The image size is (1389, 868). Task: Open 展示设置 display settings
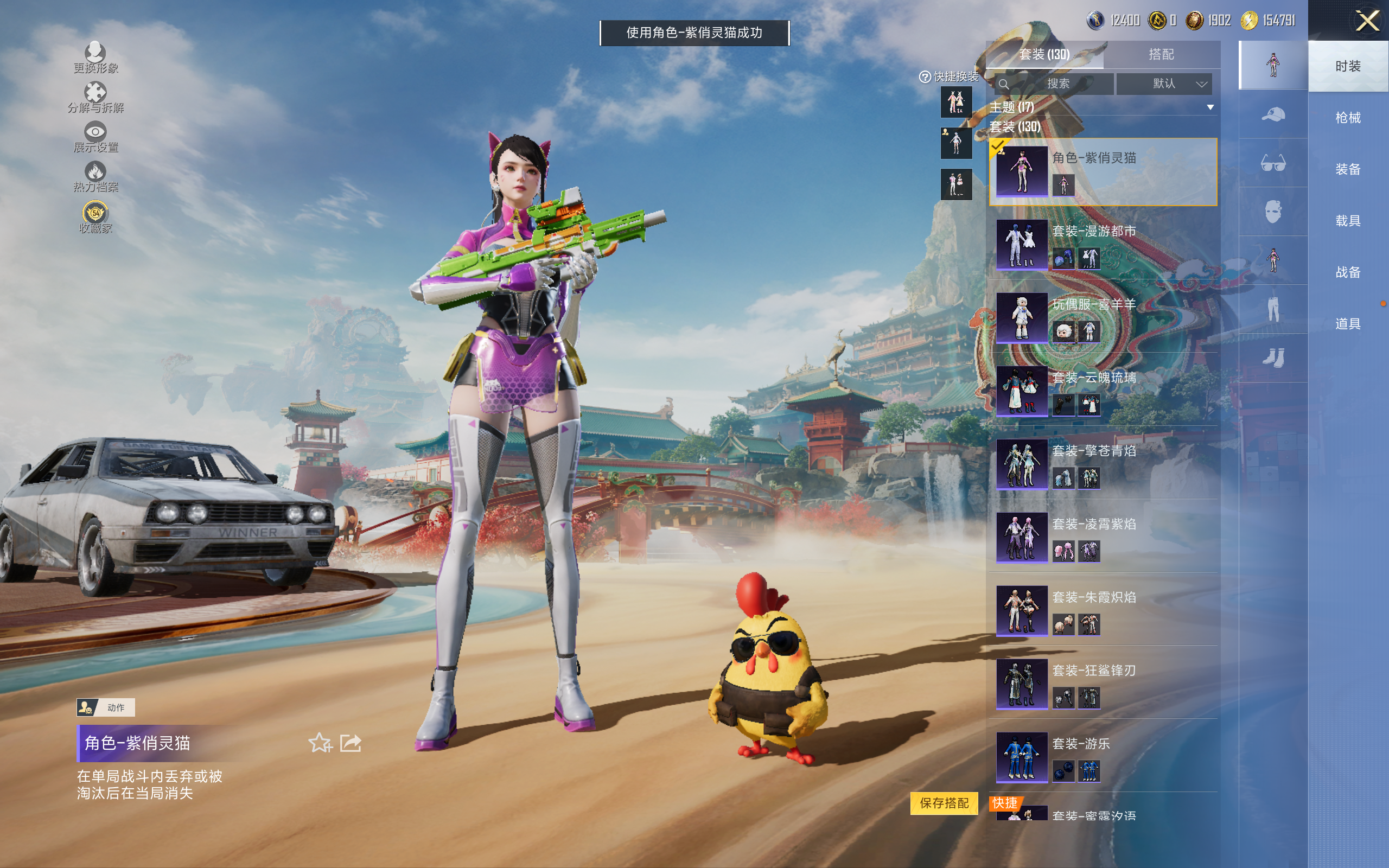[x=95, y=137]
